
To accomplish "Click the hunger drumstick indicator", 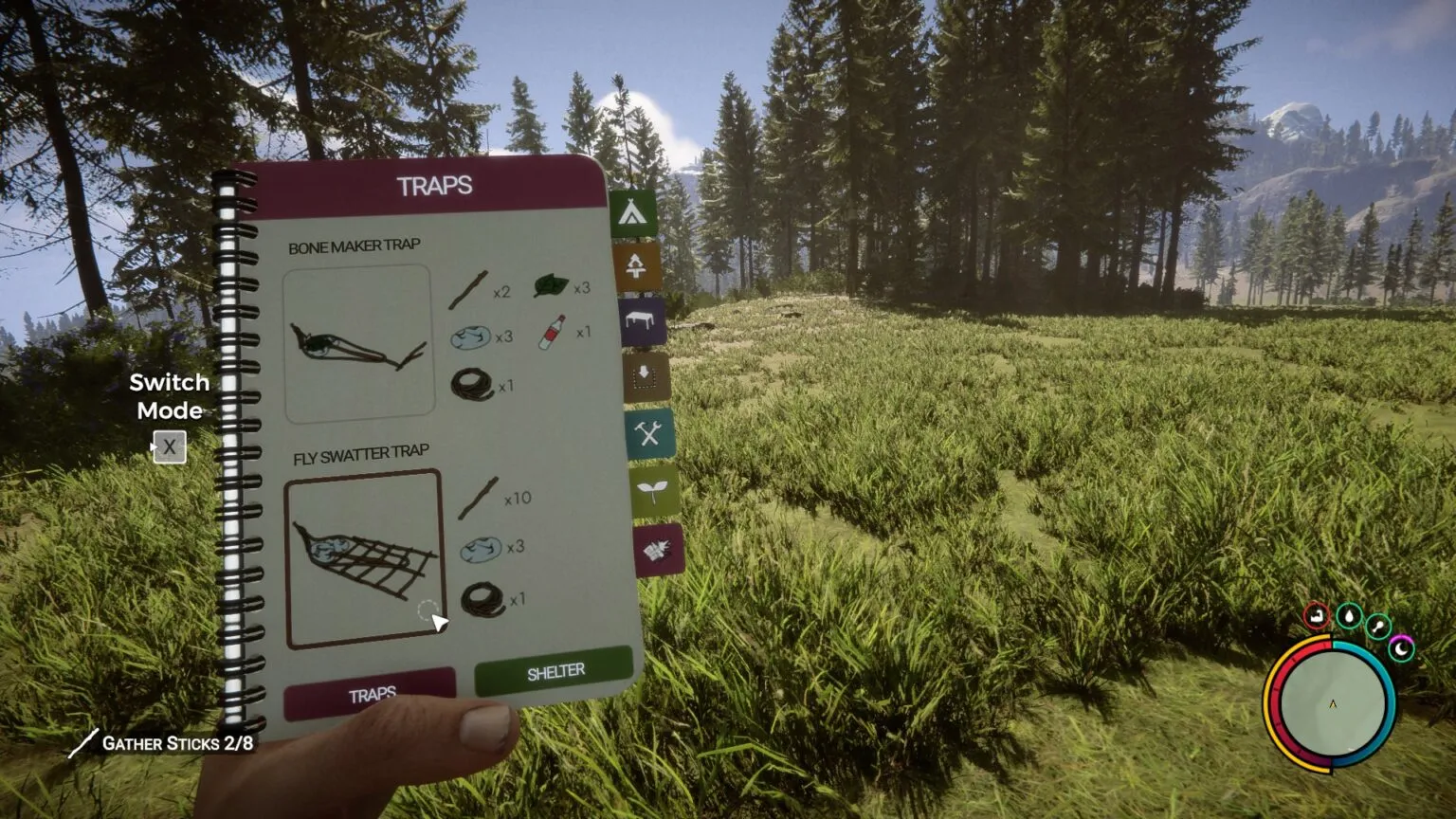I will pyautogui.click(x=1378, y=625).
